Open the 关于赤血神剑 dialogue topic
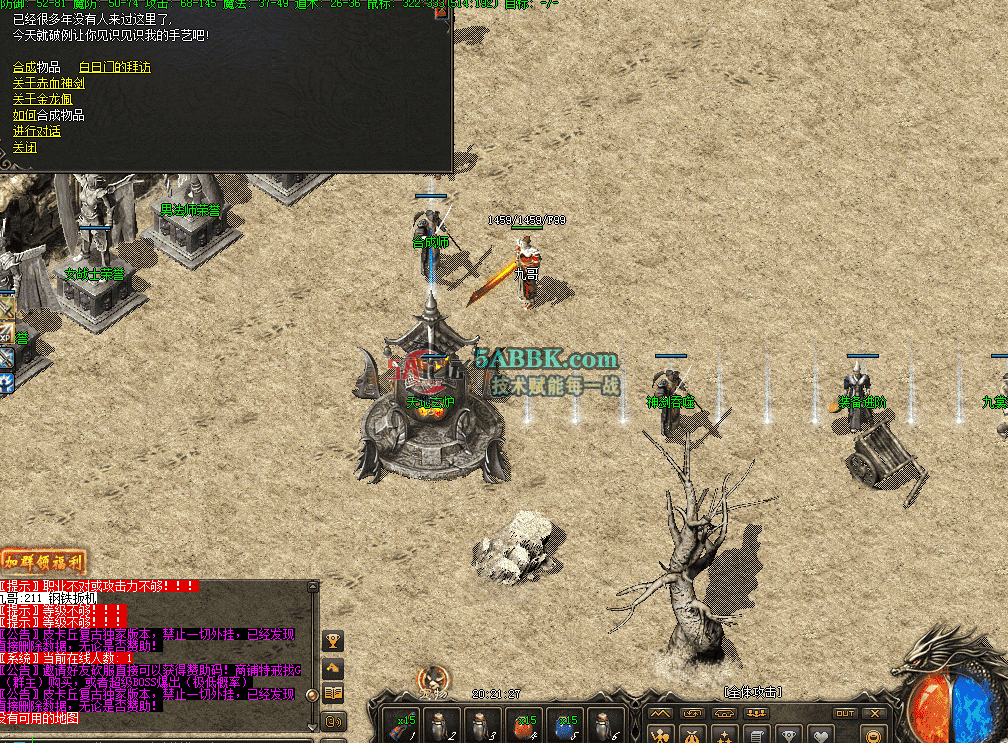The image size is (1008, 743). (48, 83)
